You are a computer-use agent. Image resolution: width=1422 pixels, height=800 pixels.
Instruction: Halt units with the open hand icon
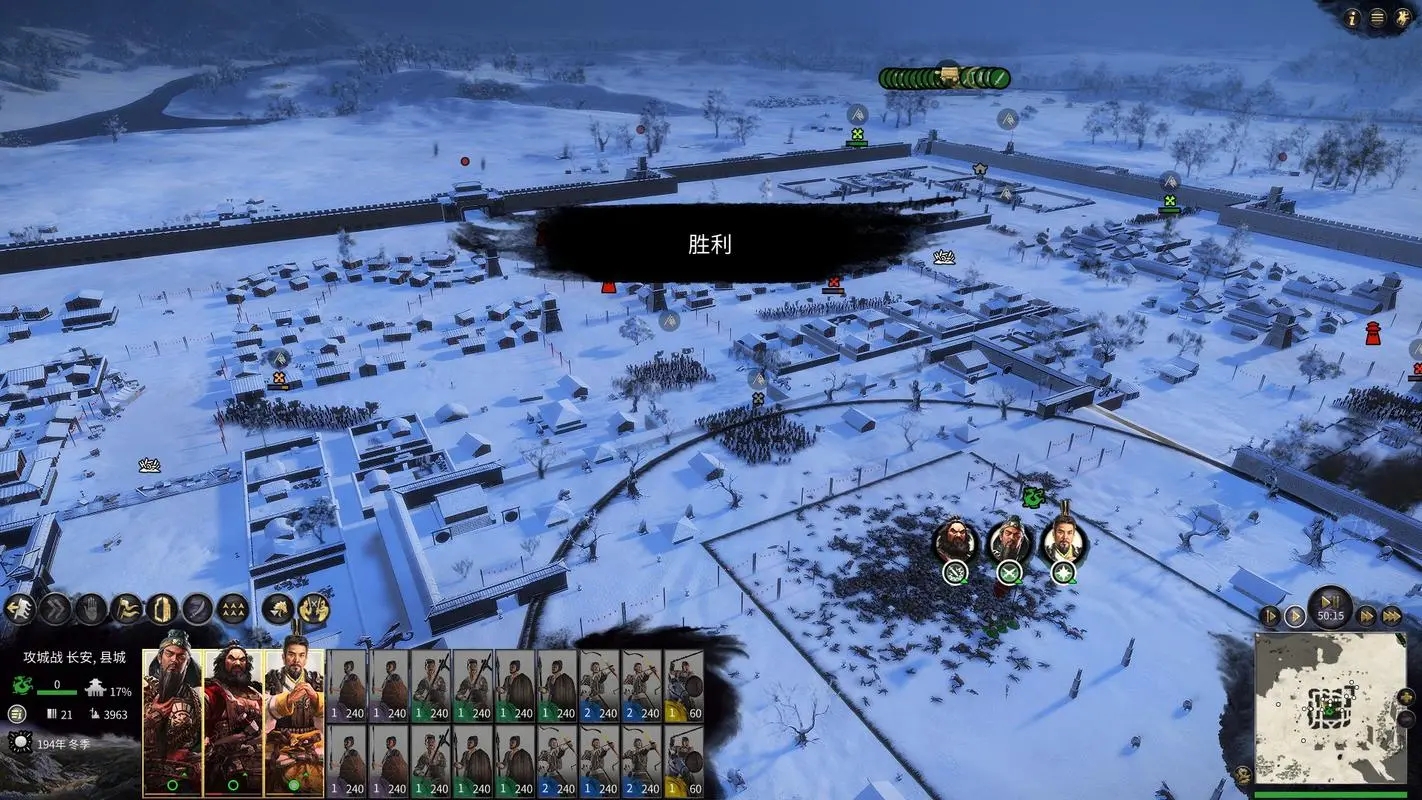click(91, 608)
